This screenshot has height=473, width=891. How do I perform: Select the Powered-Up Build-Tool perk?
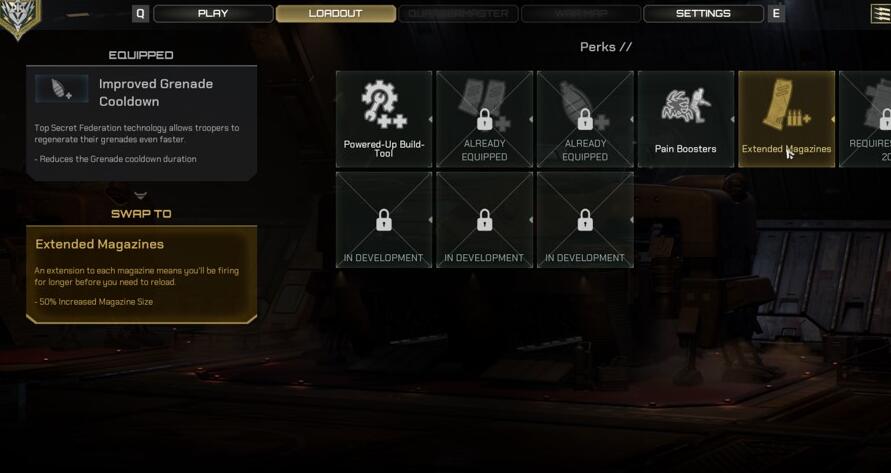[384, 119]
